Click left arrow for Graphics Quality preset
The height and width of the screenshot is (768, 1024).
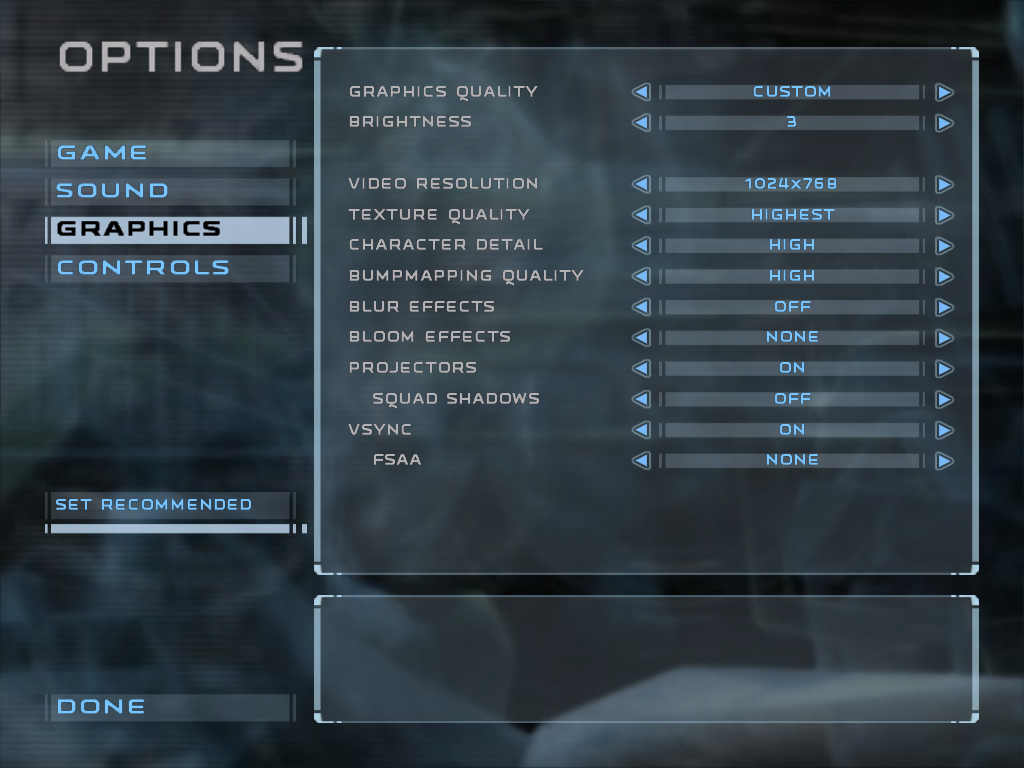pyautogui.click(x=641, y=92)
